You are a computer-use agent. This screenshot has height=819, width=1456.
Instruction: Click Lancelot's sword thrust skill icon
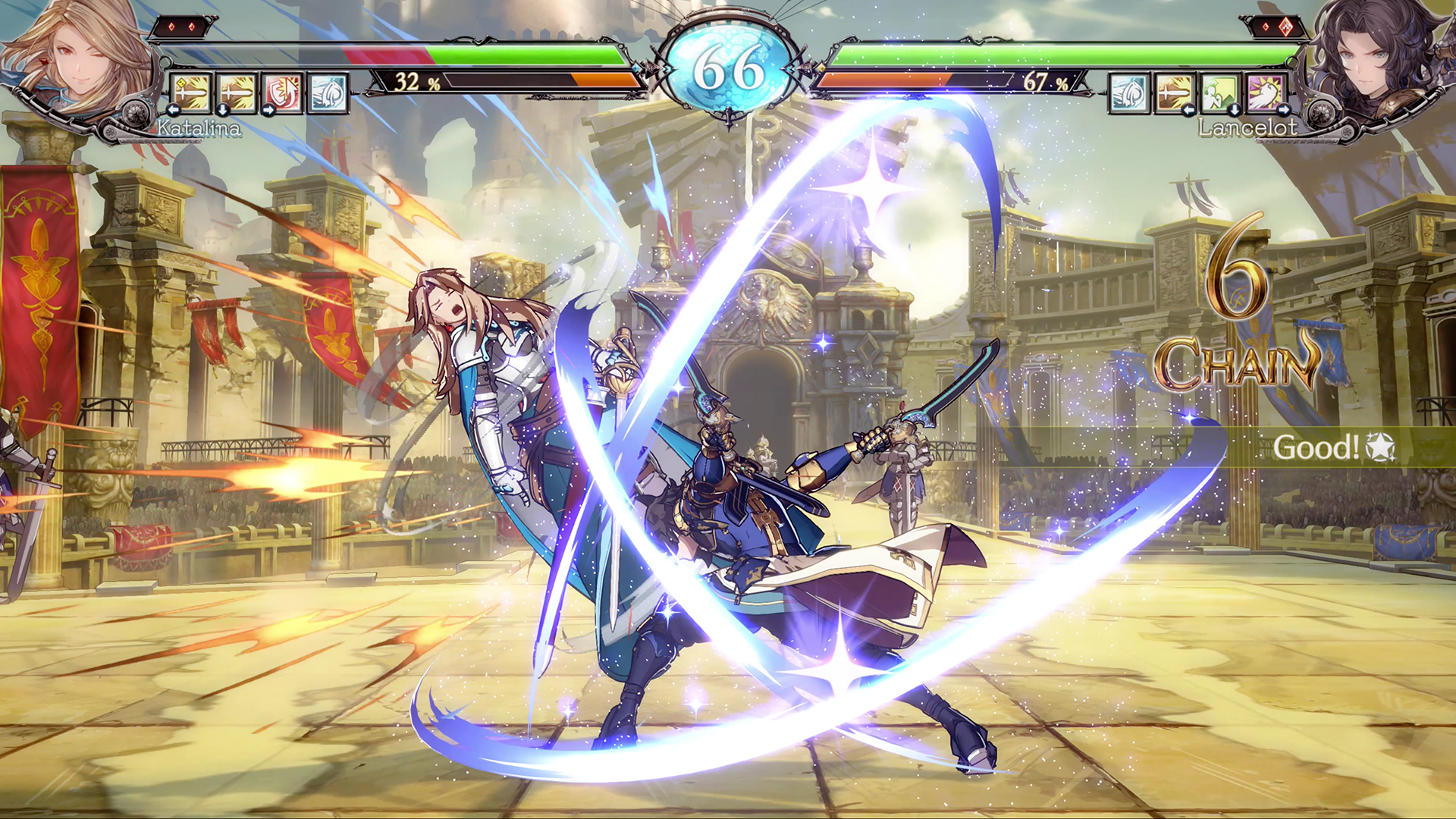tap(1174, 93)
